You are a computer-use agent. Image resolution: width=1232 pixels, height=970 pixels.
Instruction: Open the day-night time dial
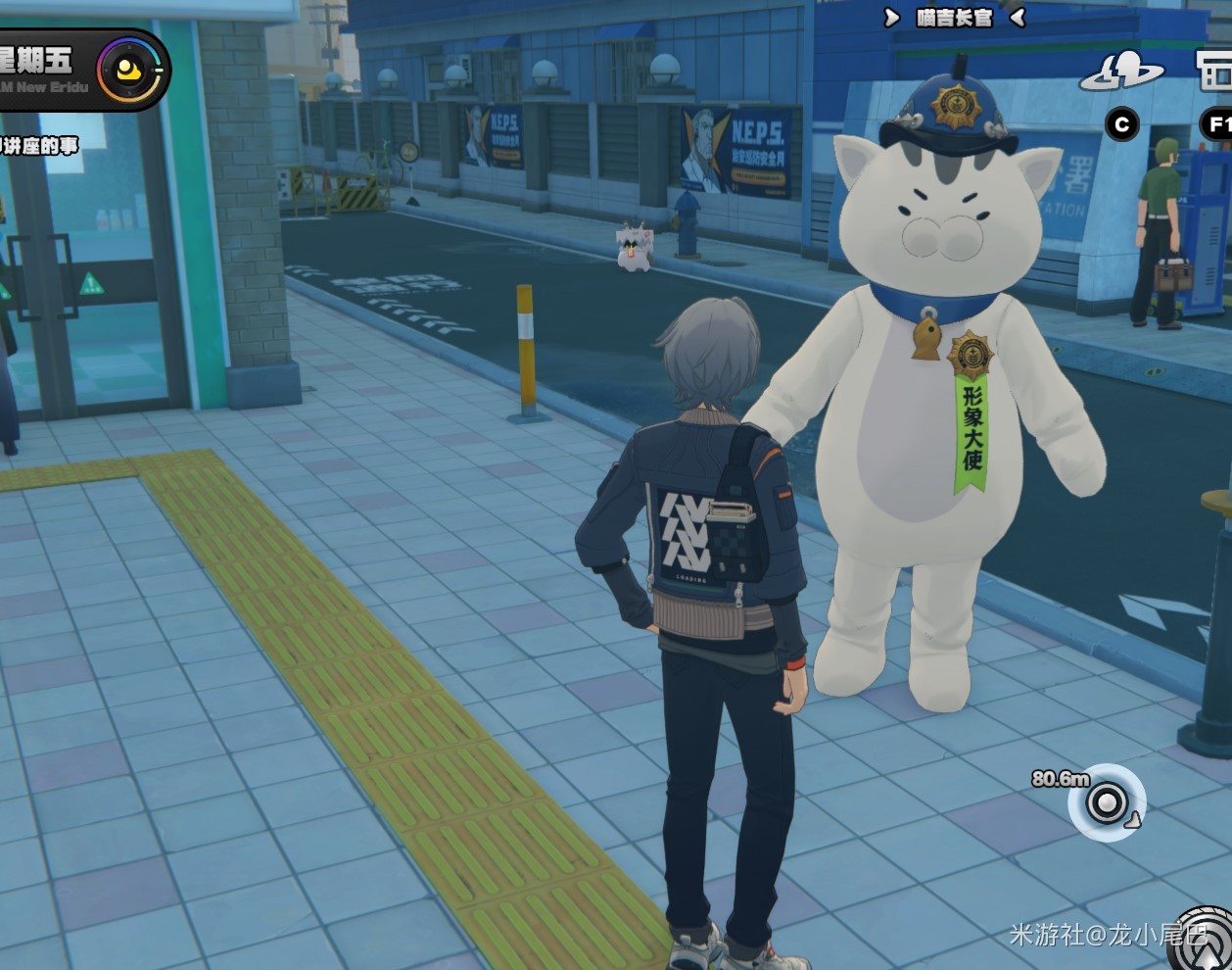click(131, 70)
